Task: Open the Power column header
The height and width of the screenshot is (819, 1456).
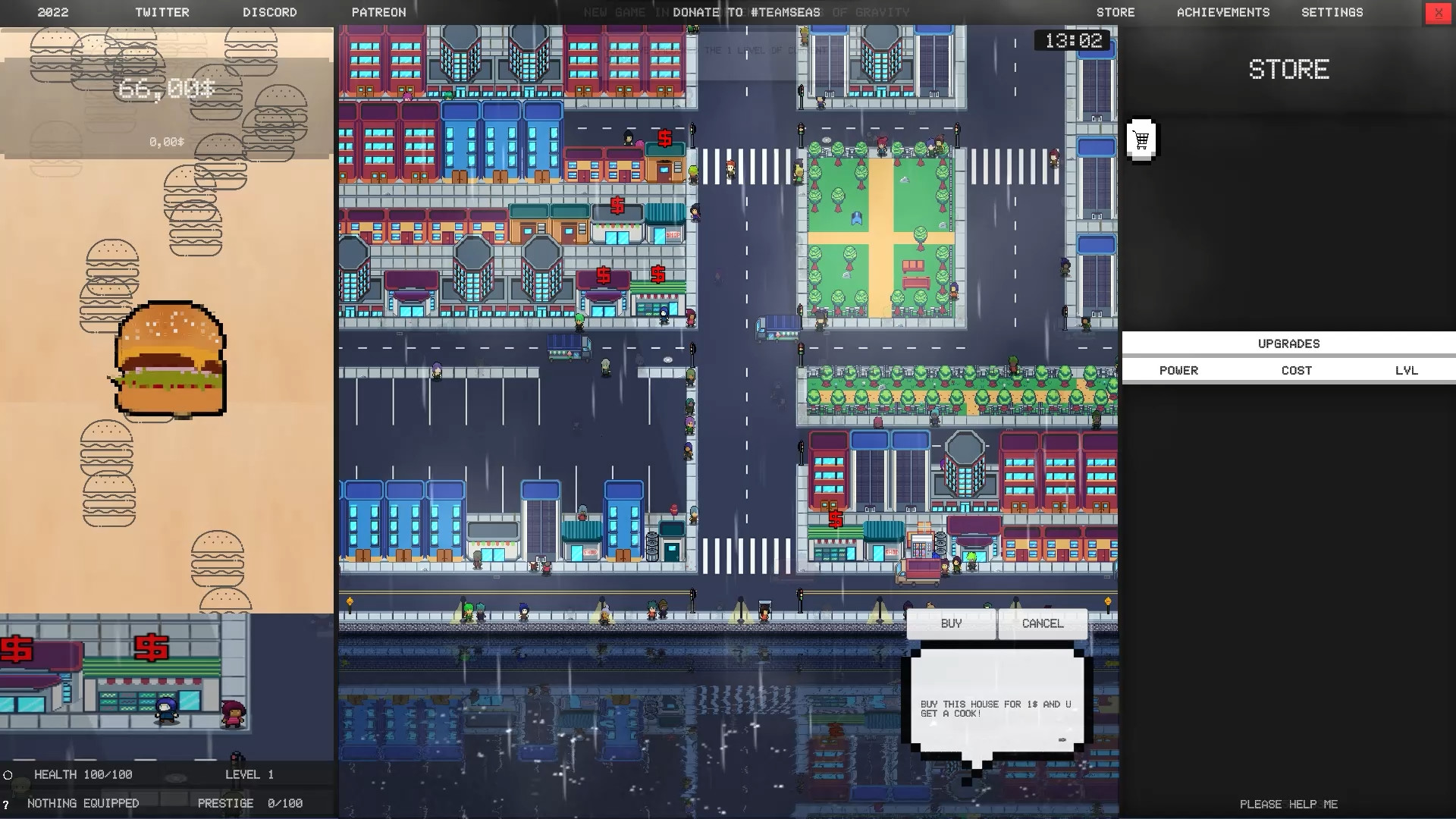Action: tap(1178, 370)
